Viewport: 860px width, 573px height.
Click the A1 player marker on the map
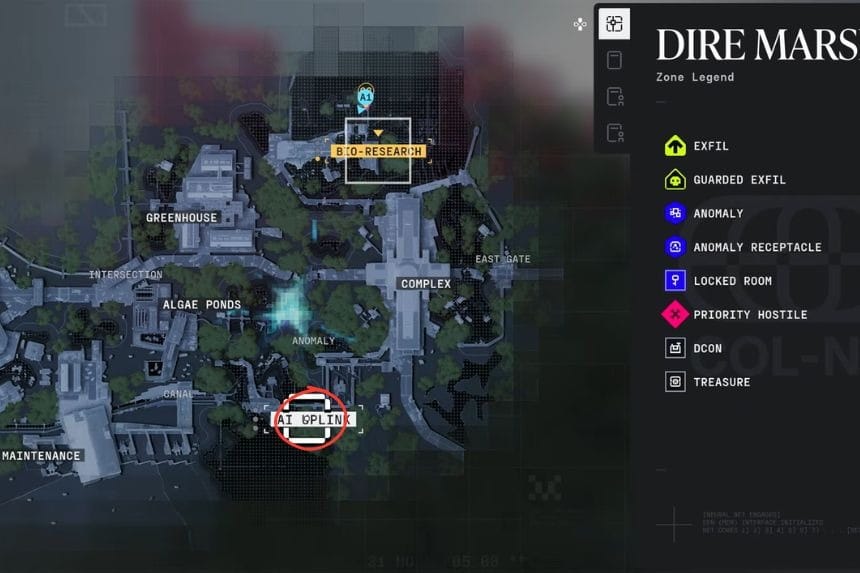pos(366,97)
